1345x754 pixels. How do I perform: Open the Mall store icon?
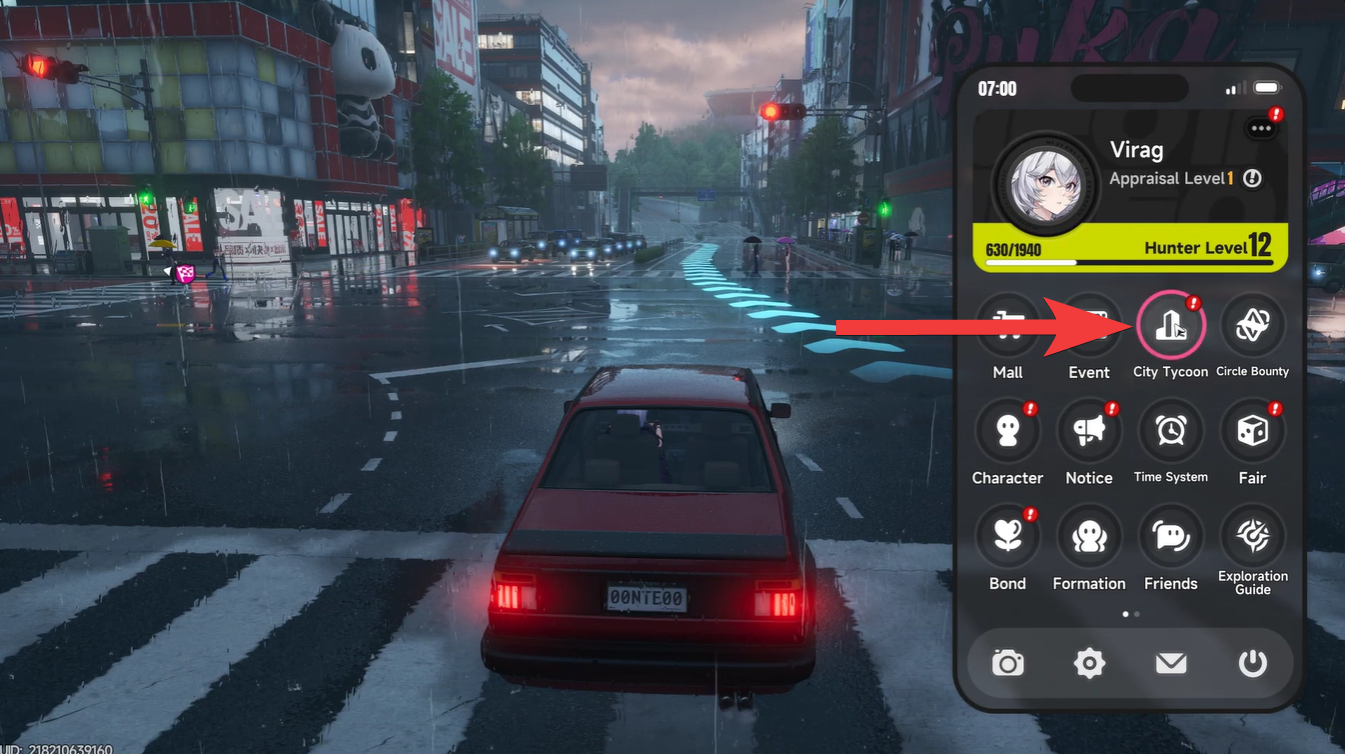point(1007,325)
